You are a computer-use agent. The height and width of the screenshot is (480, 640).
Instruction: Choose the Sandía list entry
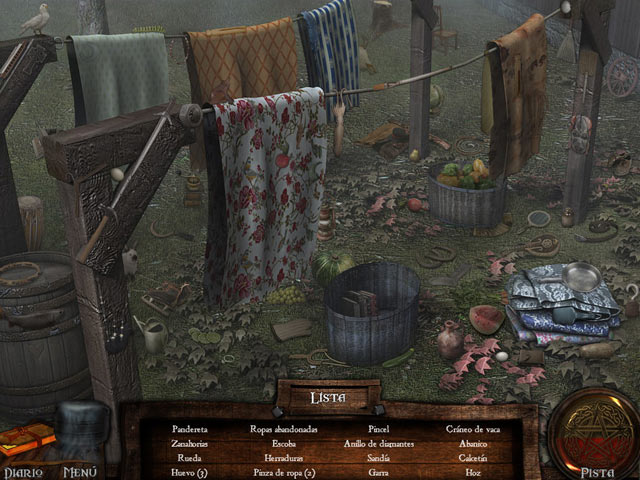(379, 457)
